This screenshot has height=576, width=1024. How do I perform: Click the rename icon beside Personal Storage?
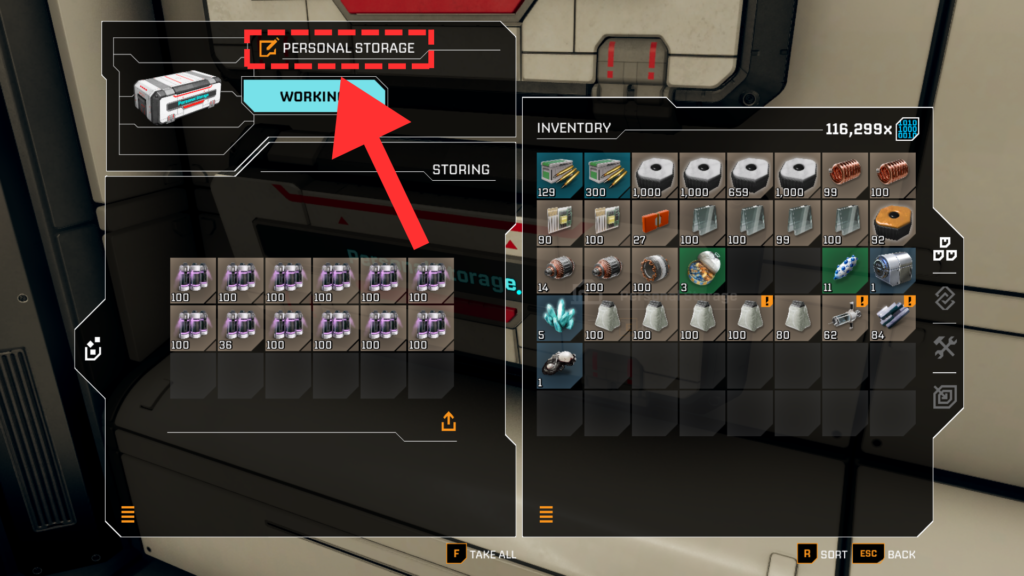267,47
